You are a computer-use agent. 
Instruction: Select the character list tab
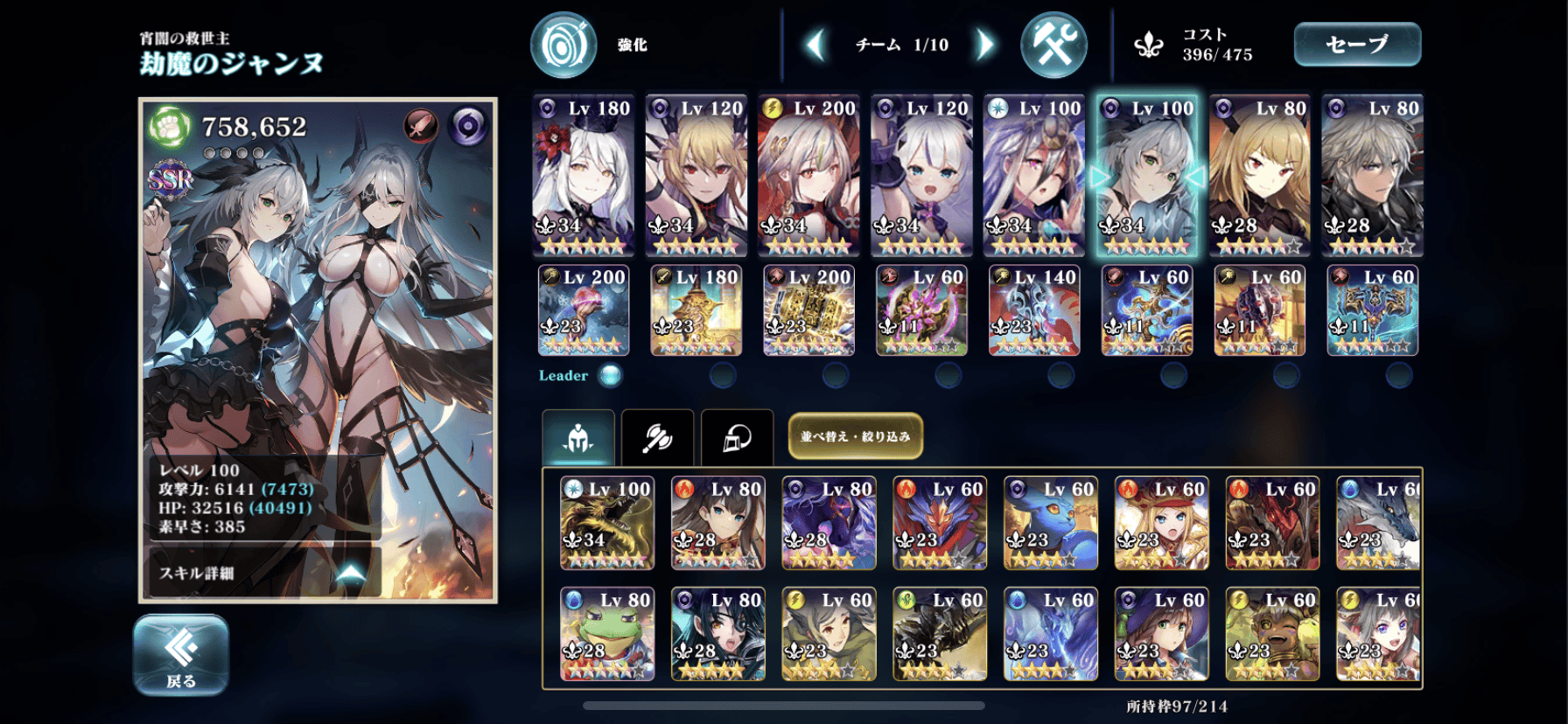click(578, 436)
